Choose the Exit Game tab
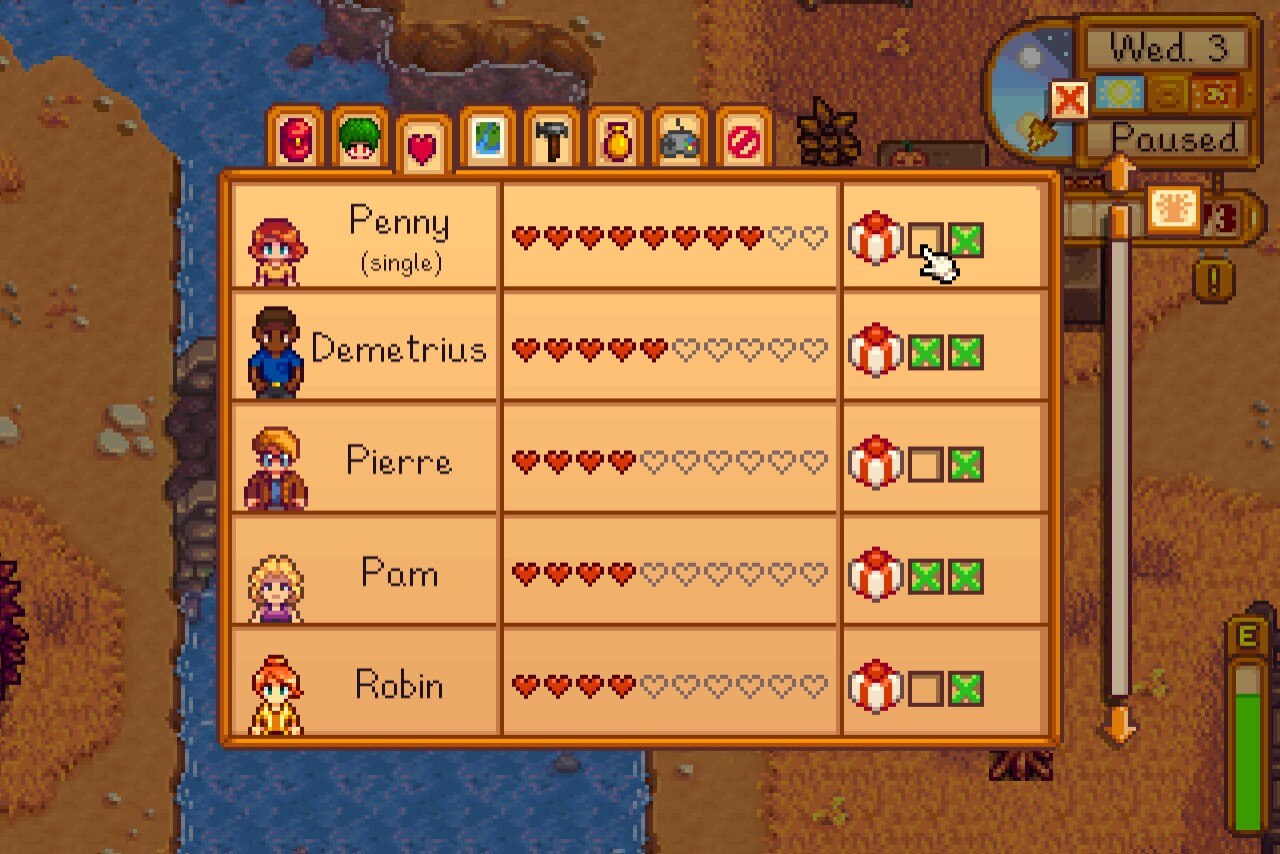This screenshot has width=1280, height=854. tap(743, 140)
